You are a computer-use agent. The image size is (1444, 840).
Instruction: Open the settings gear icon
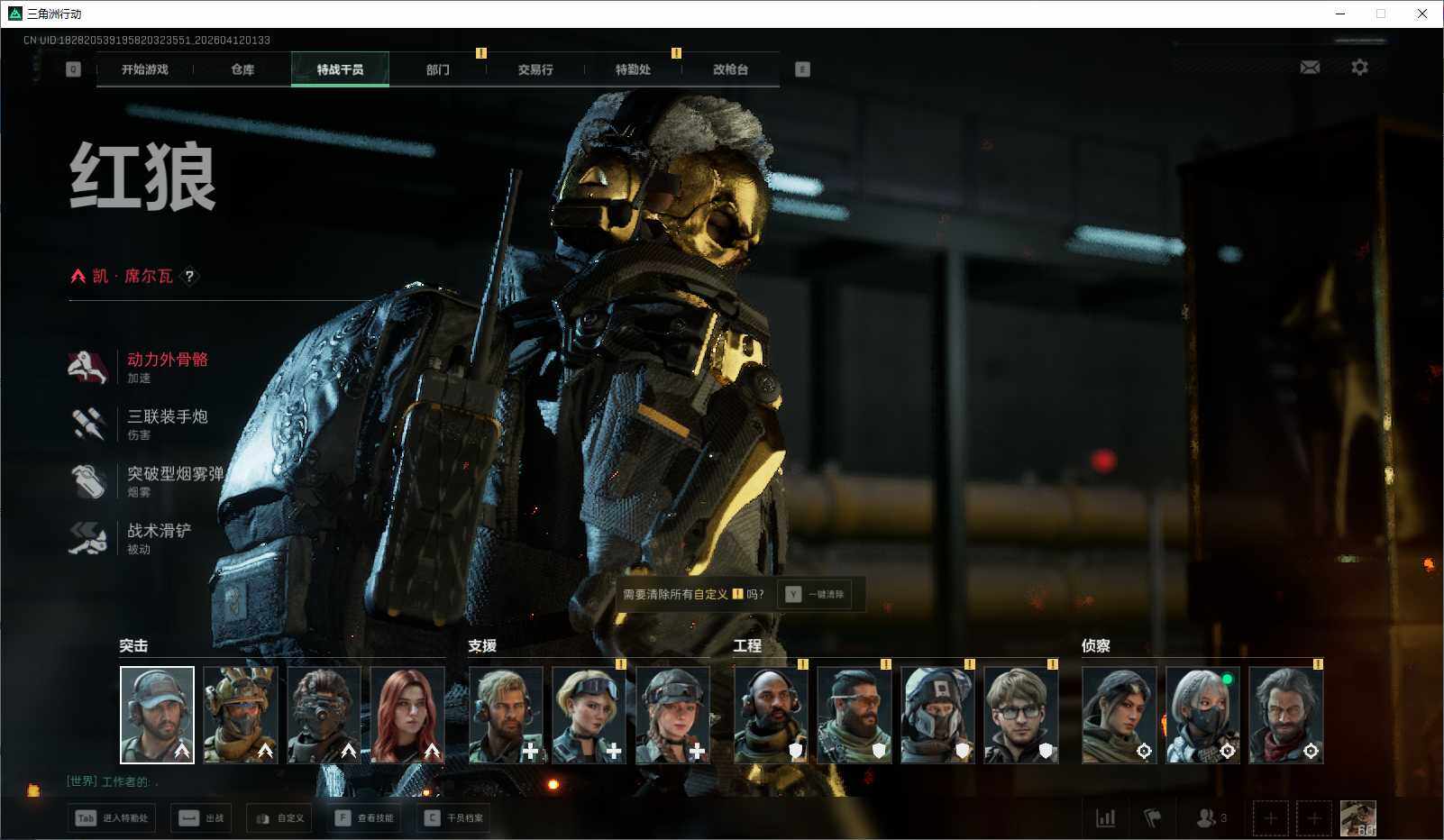pyautogui.click(x=1359, y=68)
